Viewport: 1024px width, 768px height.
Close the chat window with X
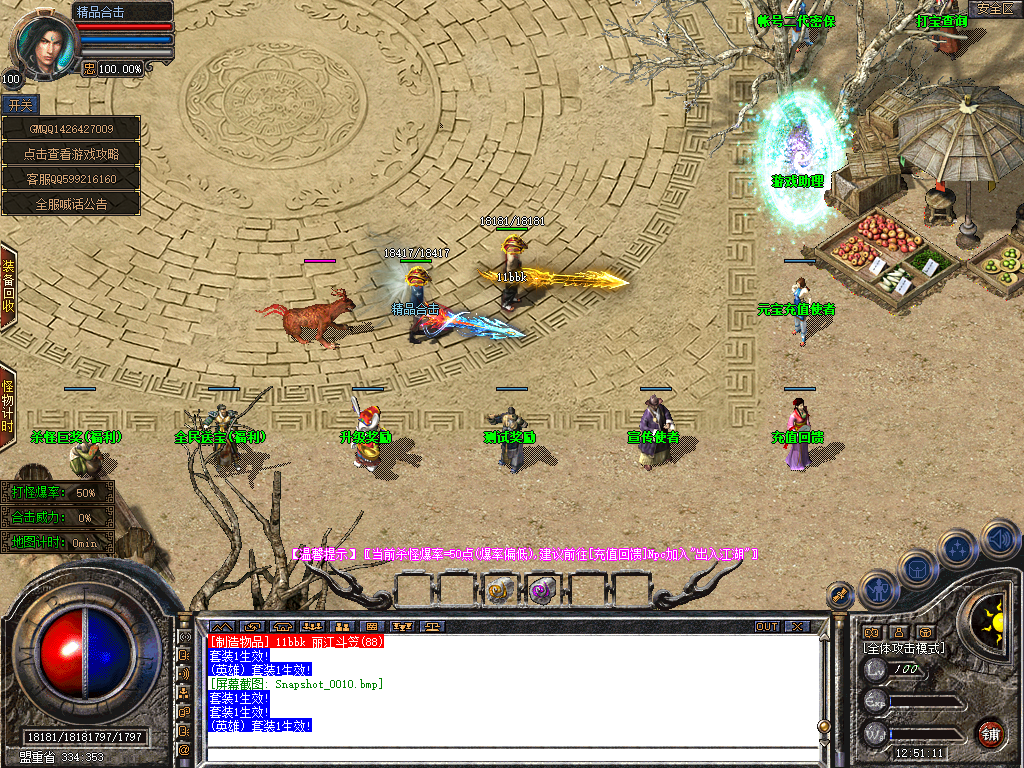click(797, 626)
